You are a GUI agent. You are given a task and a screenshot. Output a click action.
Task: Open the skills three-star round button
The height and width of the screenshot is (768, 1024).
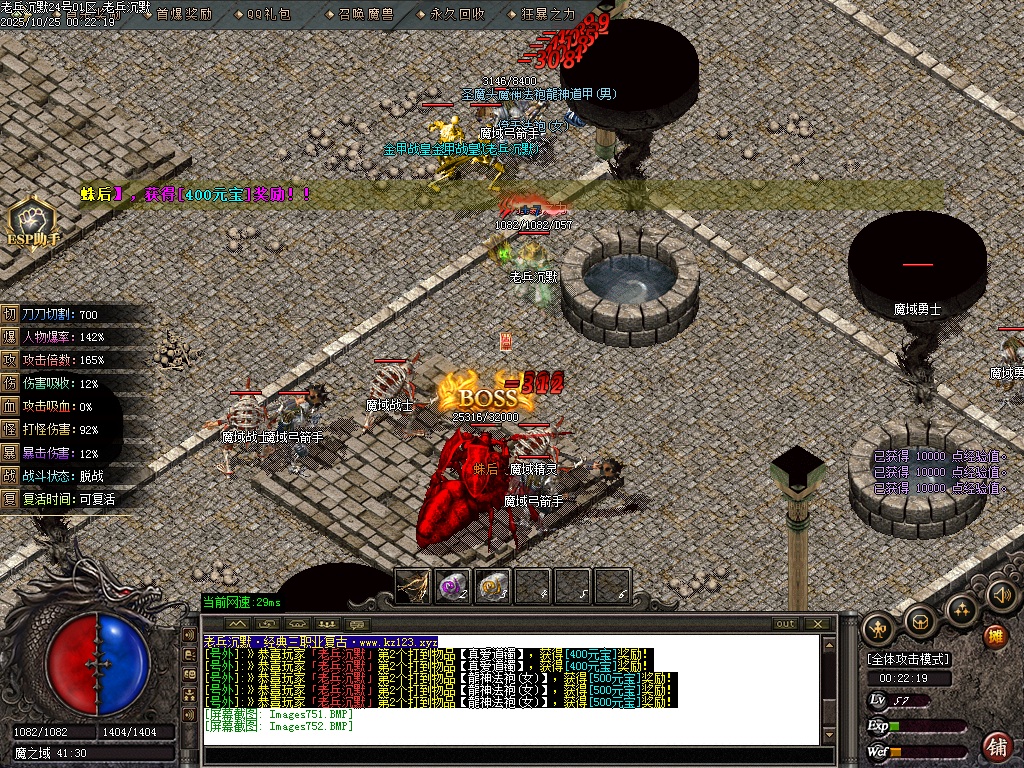coord(961,610)
